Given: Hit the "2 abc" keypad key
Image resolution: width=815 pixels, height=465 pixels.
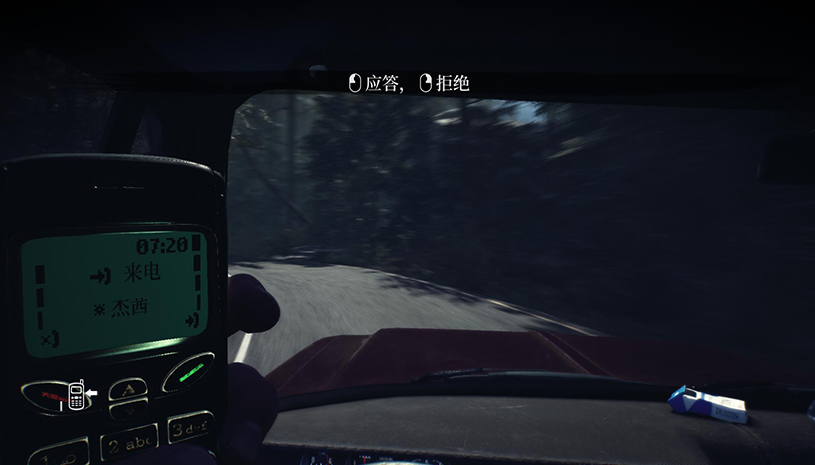Looking at the screenshot, I should click(130, 442).
